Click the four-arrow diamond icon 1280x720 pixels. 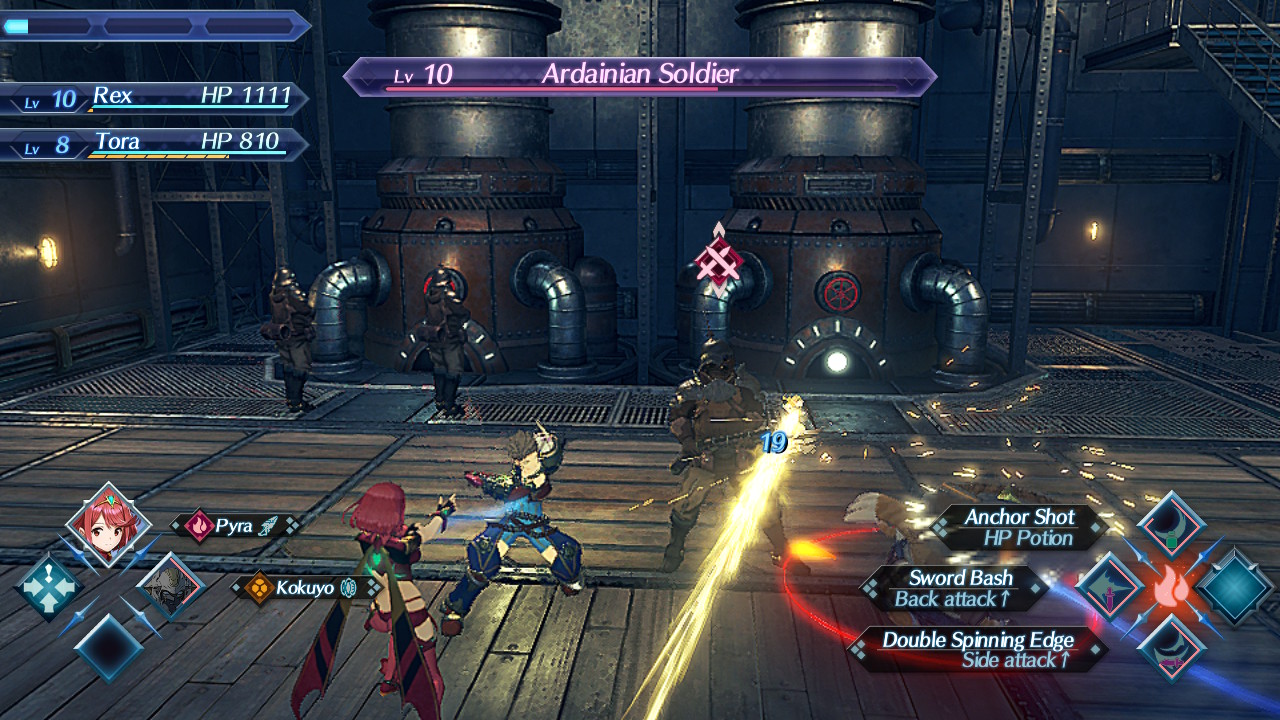coord(48,588)
